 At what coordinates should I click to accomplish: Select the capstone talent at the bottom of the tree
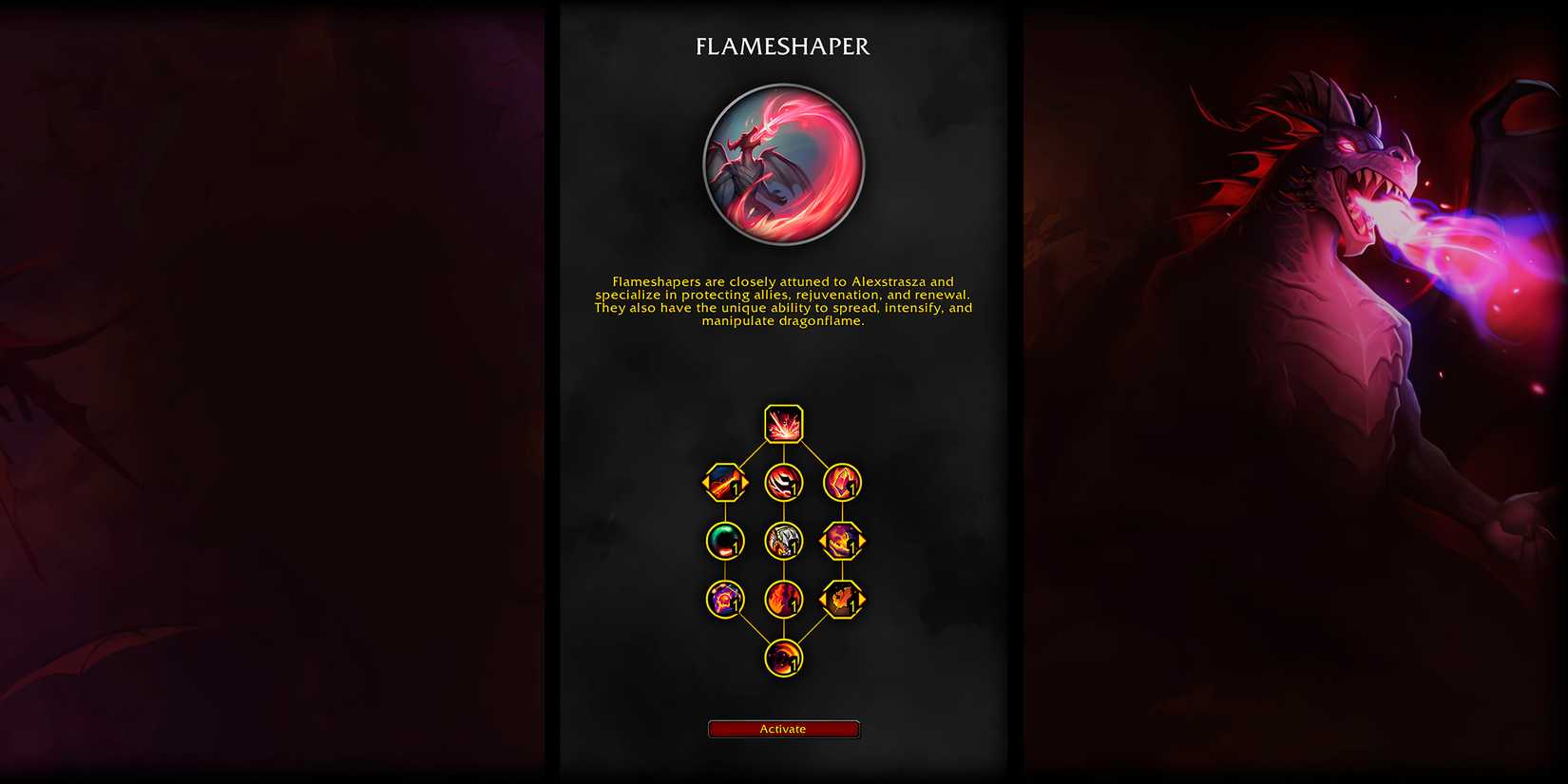coord(783,656)
